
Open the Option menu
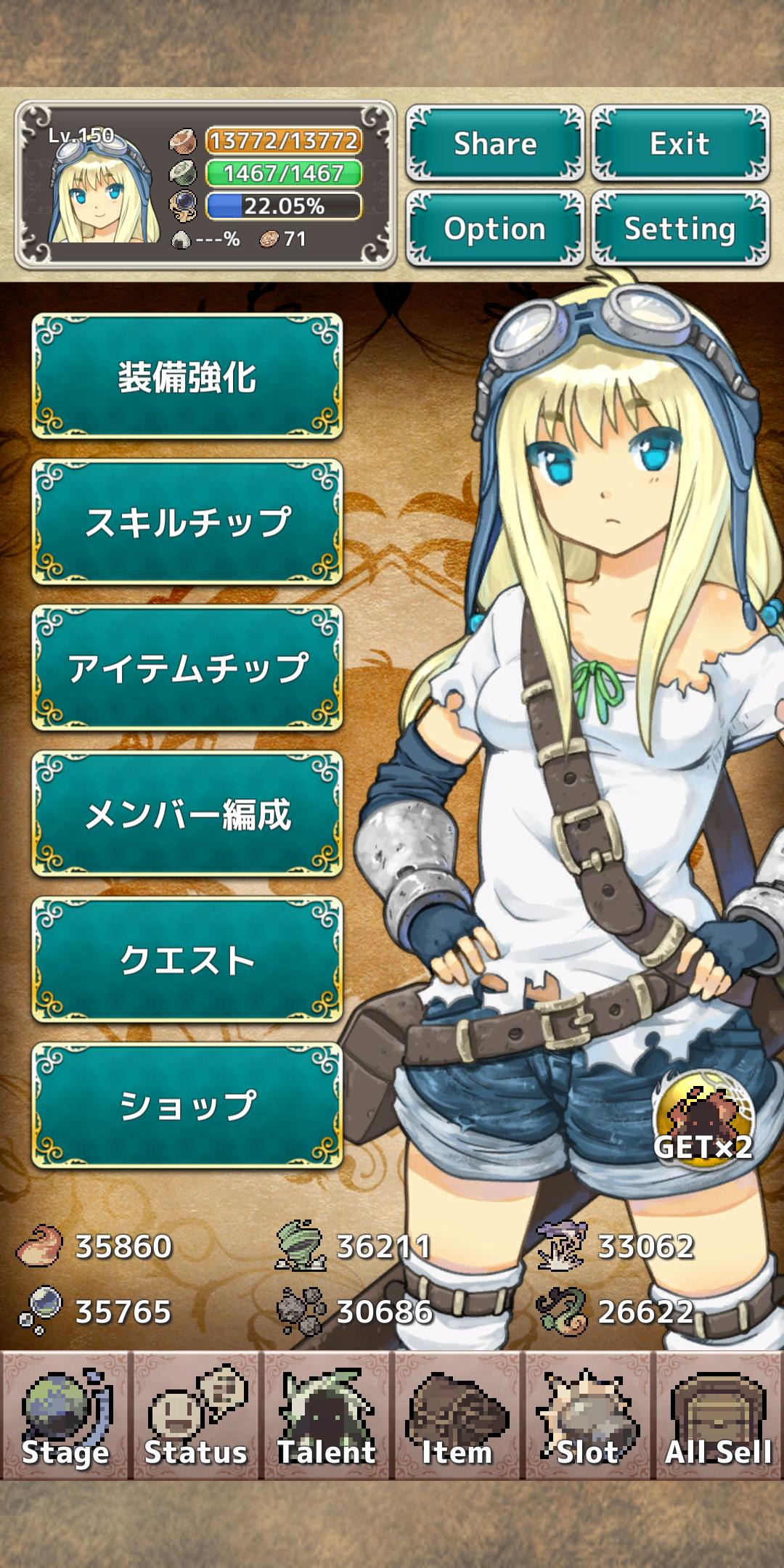point(495,229)
